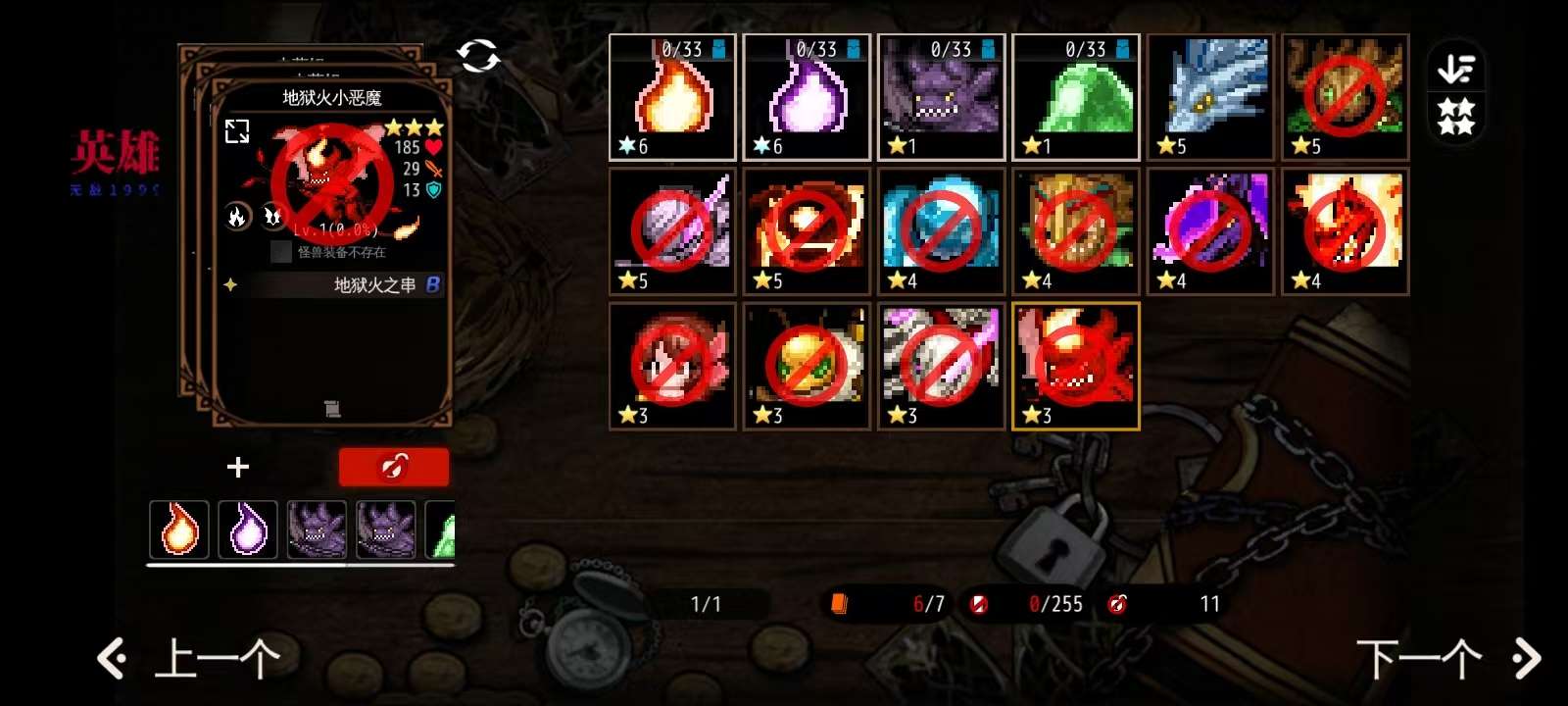1568x706 pixels.
Task: Toggle the four-star filter button
Action: pos(1455,117)
